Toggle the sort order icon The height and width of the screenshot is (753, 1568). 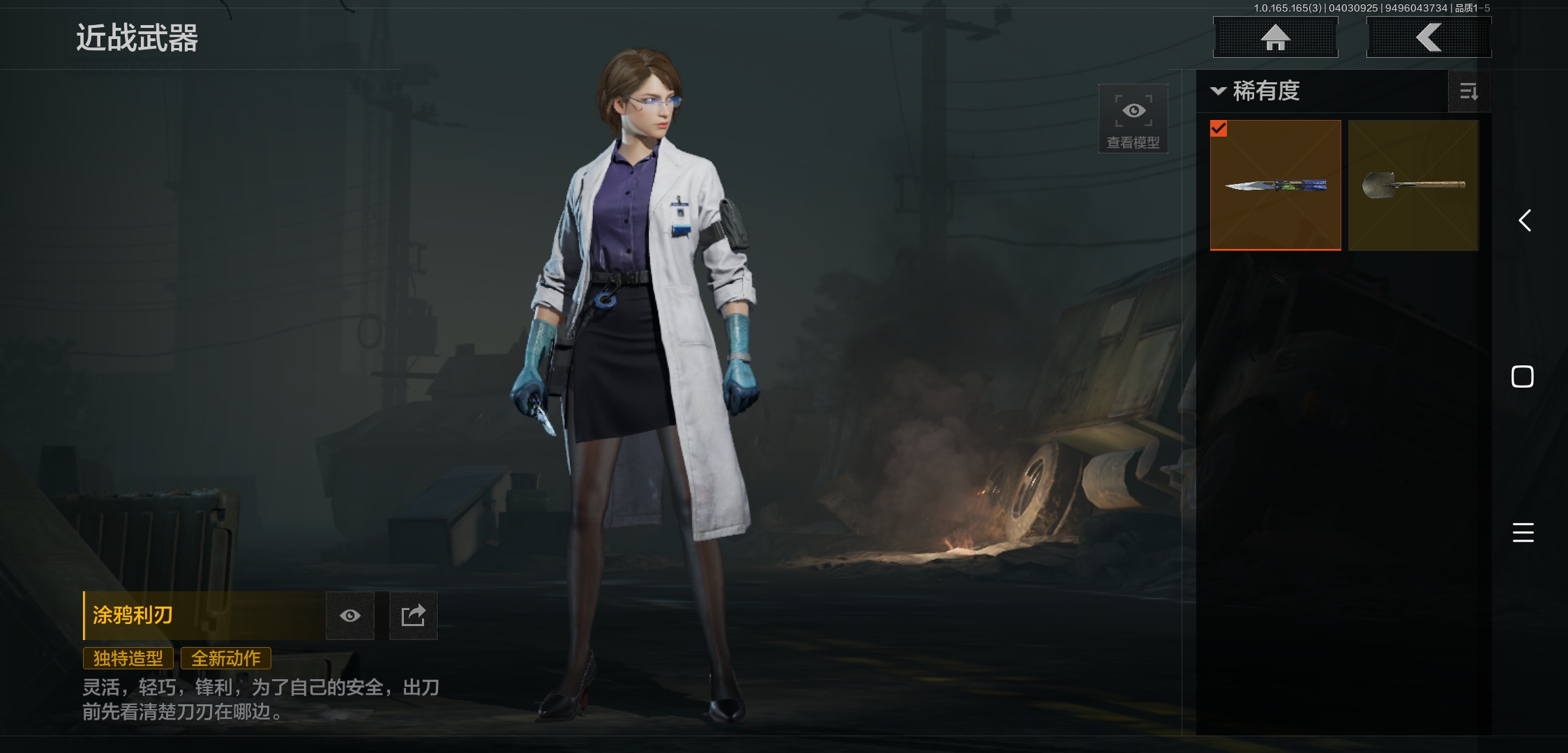1469,91
